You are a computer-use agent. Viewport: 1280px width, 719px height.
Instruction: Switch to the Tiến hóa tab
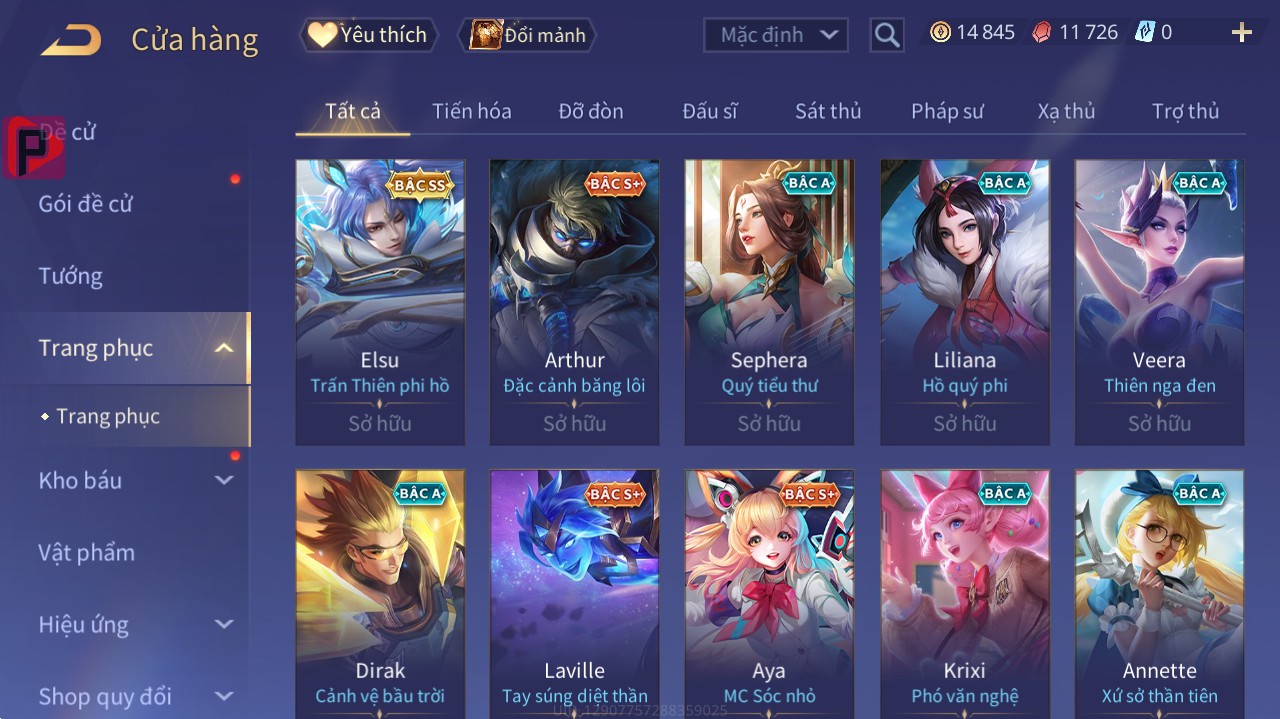pos(471,111)
